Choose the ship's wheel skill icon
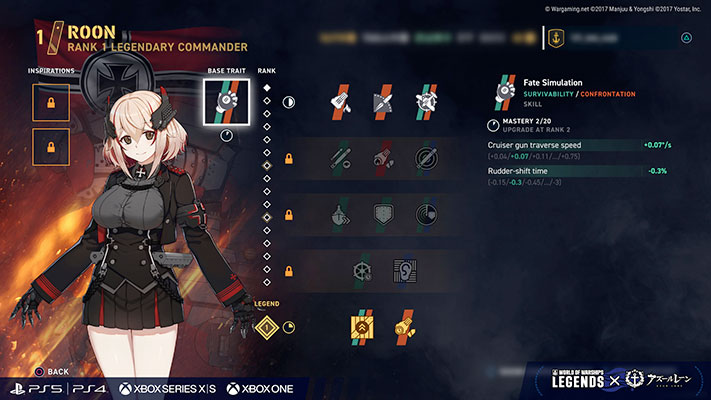The width and height of the screenshot is (711, 400). click(362, 270)
